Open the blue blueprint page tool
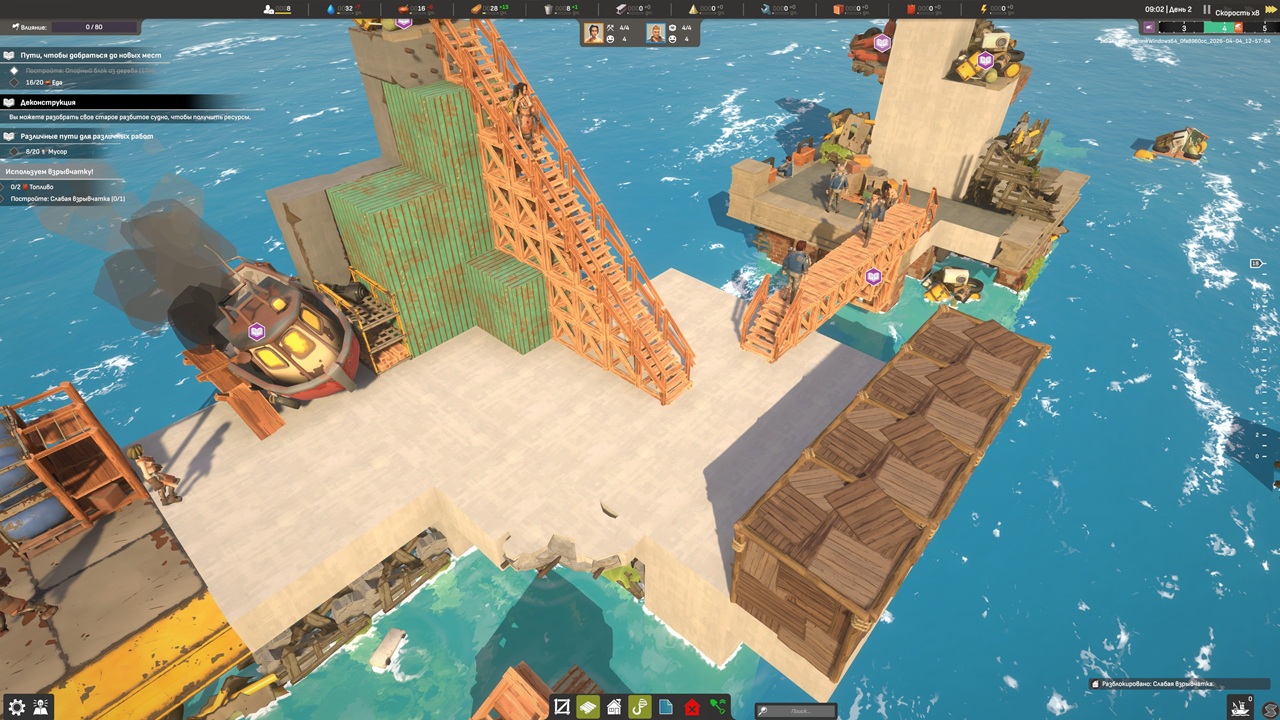 (x=666, y=707)
